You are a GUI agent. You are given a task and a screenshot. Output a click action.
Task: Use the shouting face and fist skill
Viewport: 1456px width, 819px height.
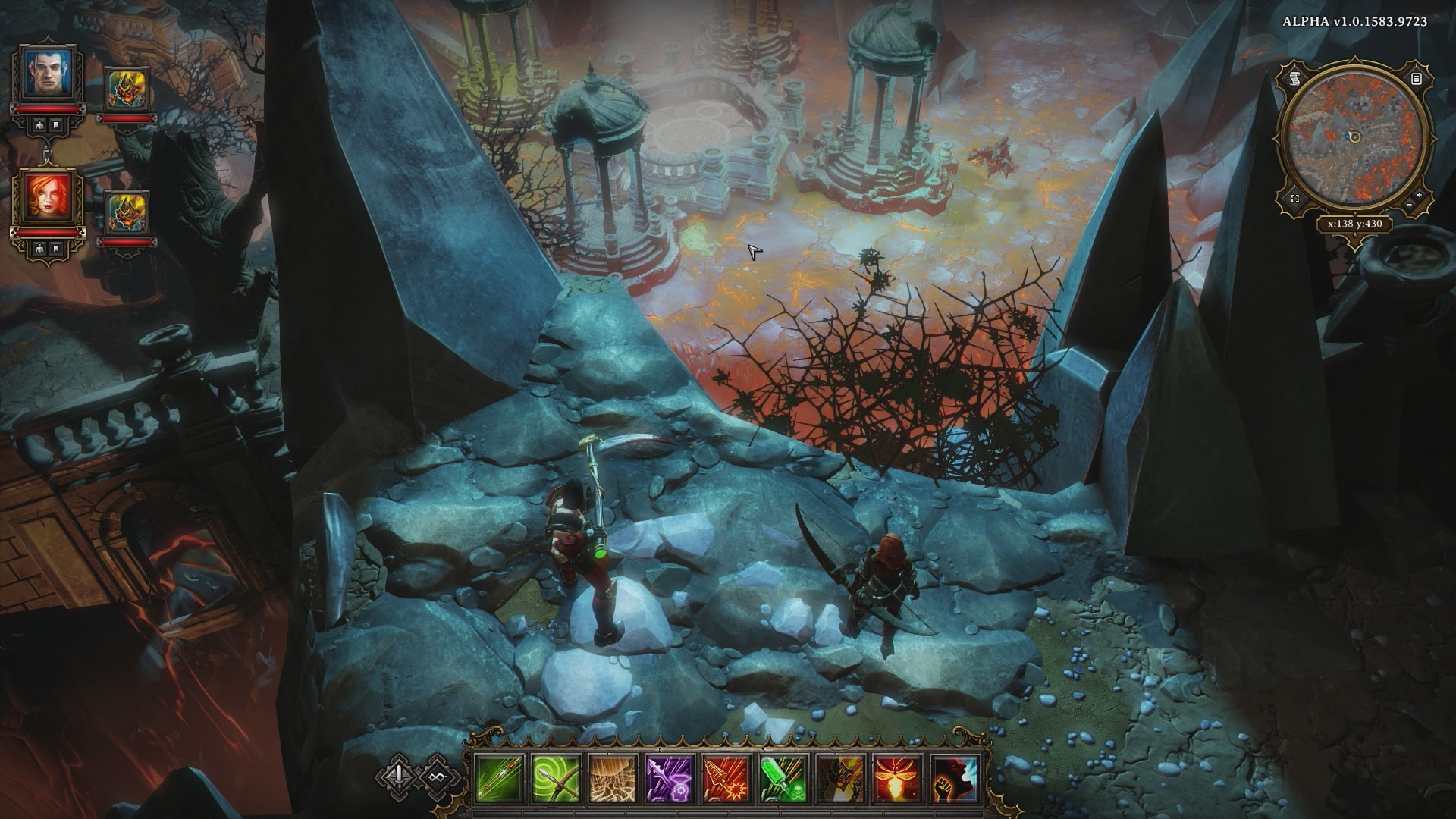click(x=954, y=779)
